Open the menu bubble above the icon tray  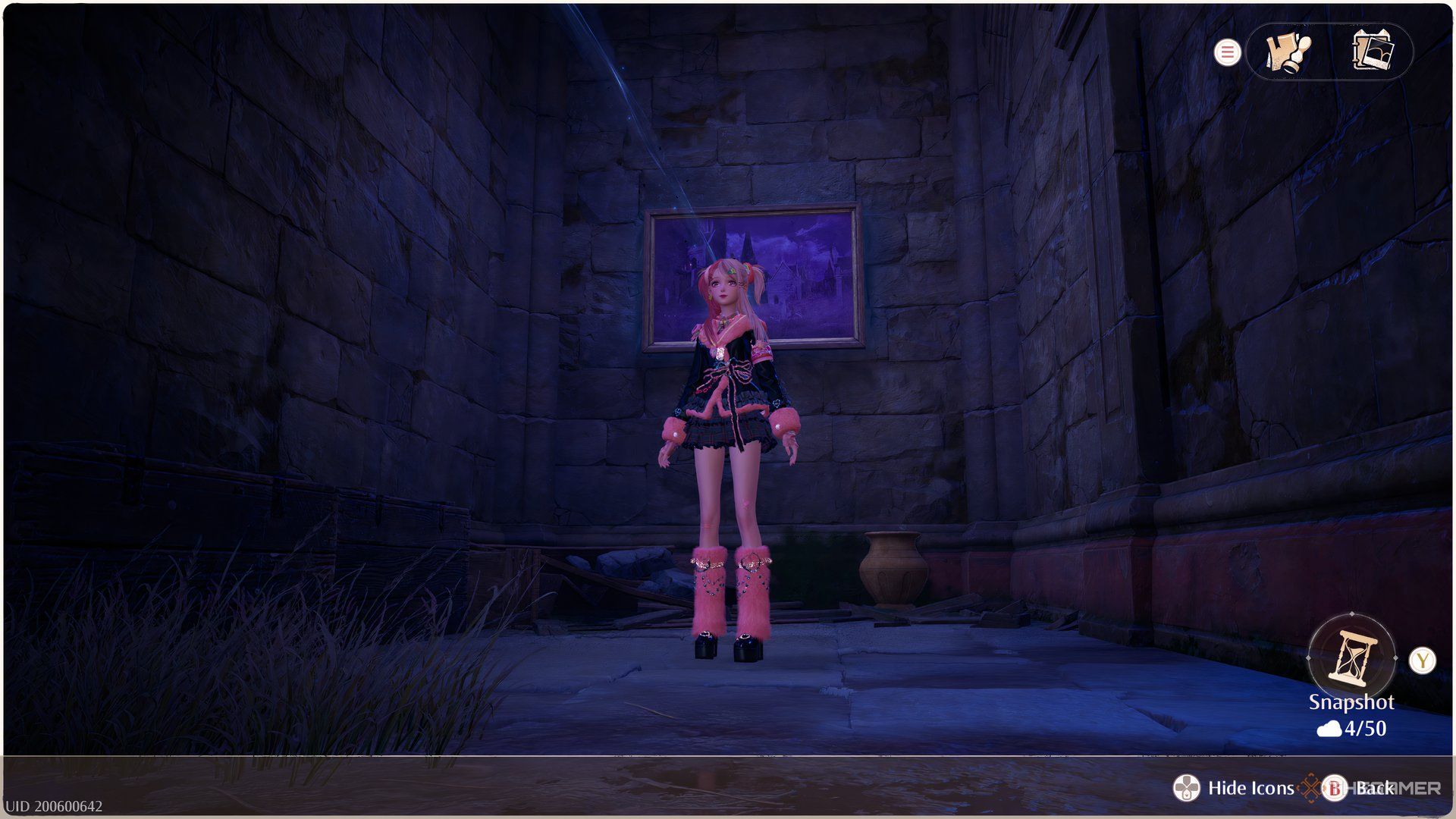click(1228, 52)
